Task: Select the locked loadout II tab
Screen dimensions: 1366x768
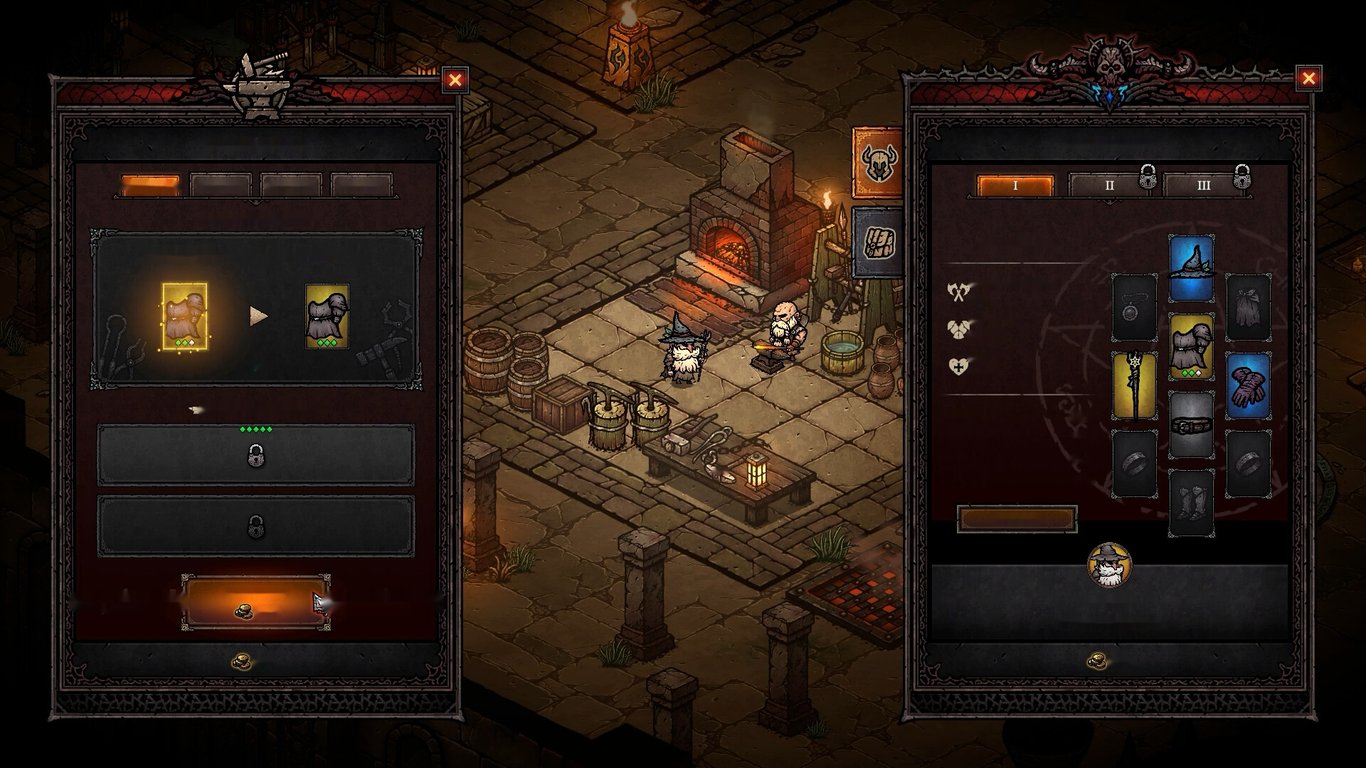Action: (1108, 186)
